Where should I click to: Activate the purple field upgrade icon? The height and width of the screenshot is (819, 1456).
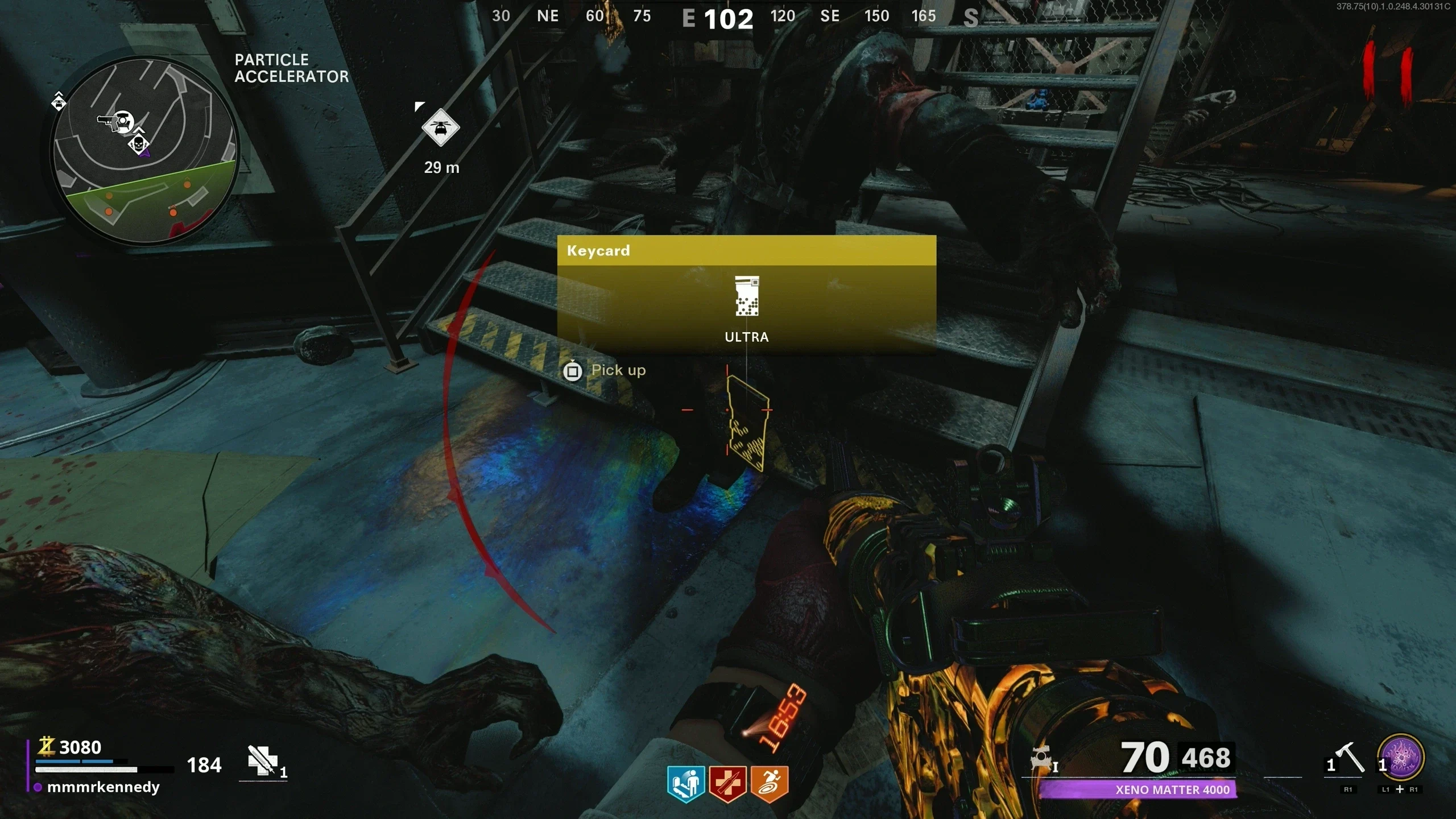click(x=1401, y=758)
